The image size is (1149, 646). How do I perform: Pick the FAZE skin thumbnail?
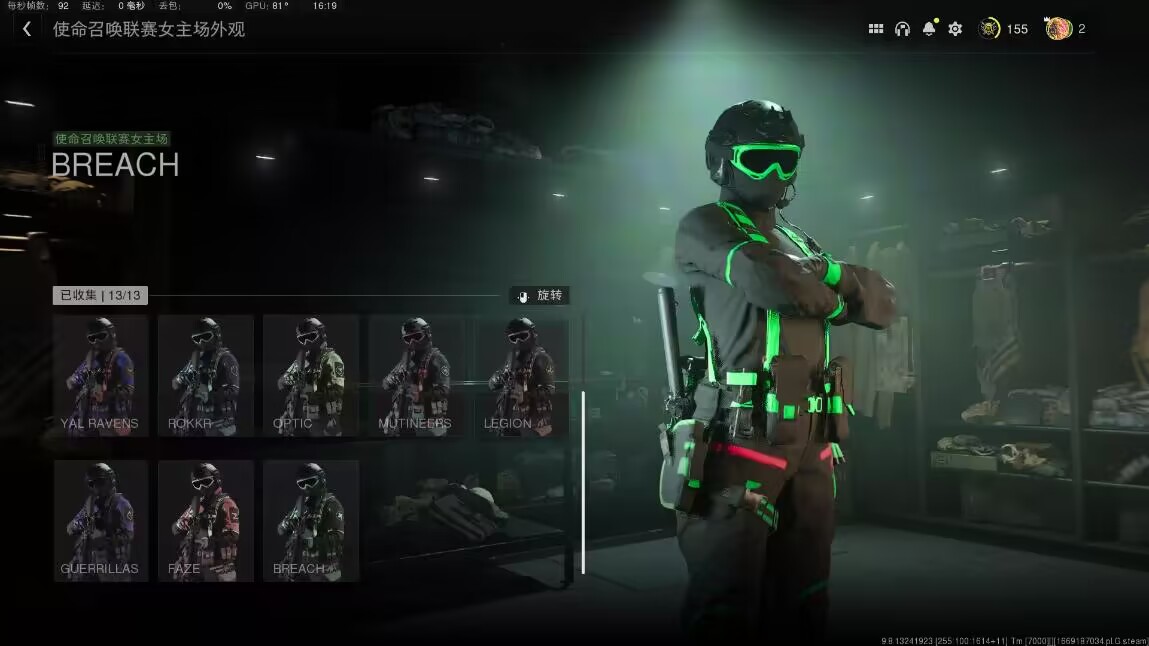pos(205,520)
